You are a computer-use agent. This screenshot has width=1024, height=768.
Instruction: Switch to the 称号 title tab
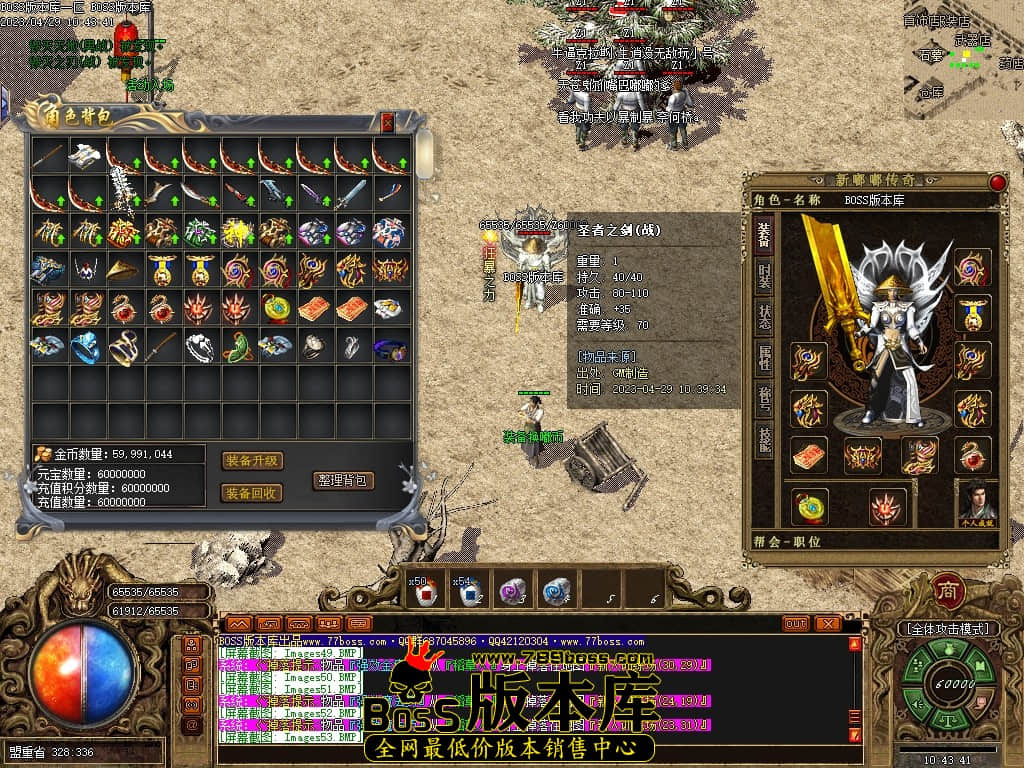[763, 398]
